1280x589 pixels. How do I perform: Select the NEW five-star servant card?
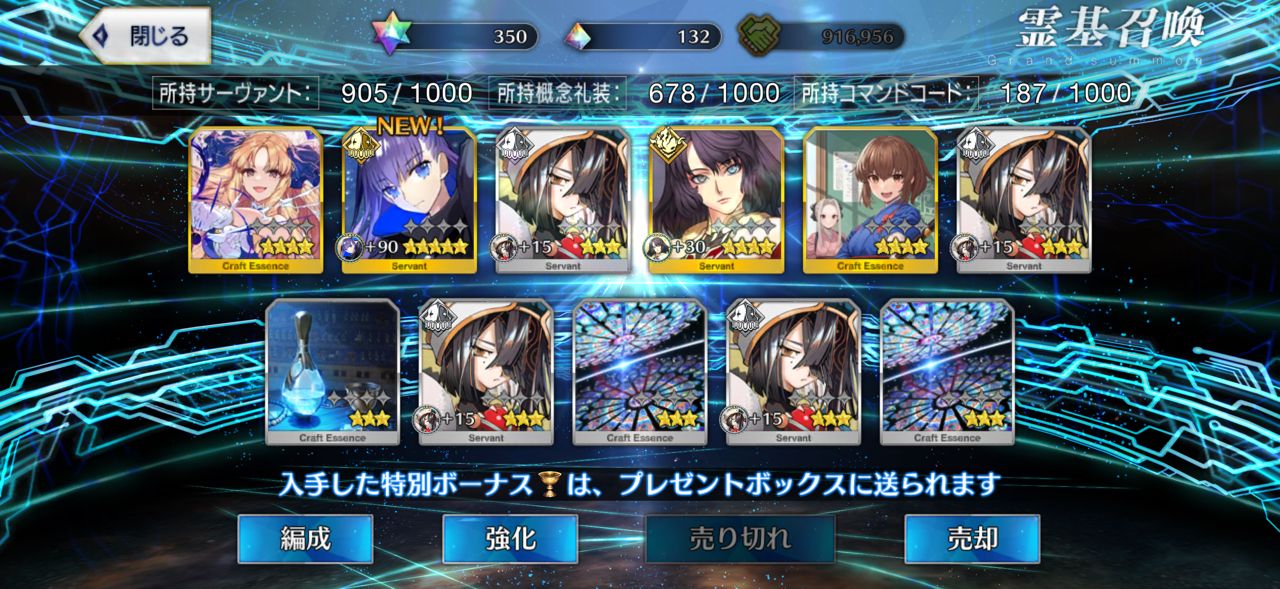[409, 200]
